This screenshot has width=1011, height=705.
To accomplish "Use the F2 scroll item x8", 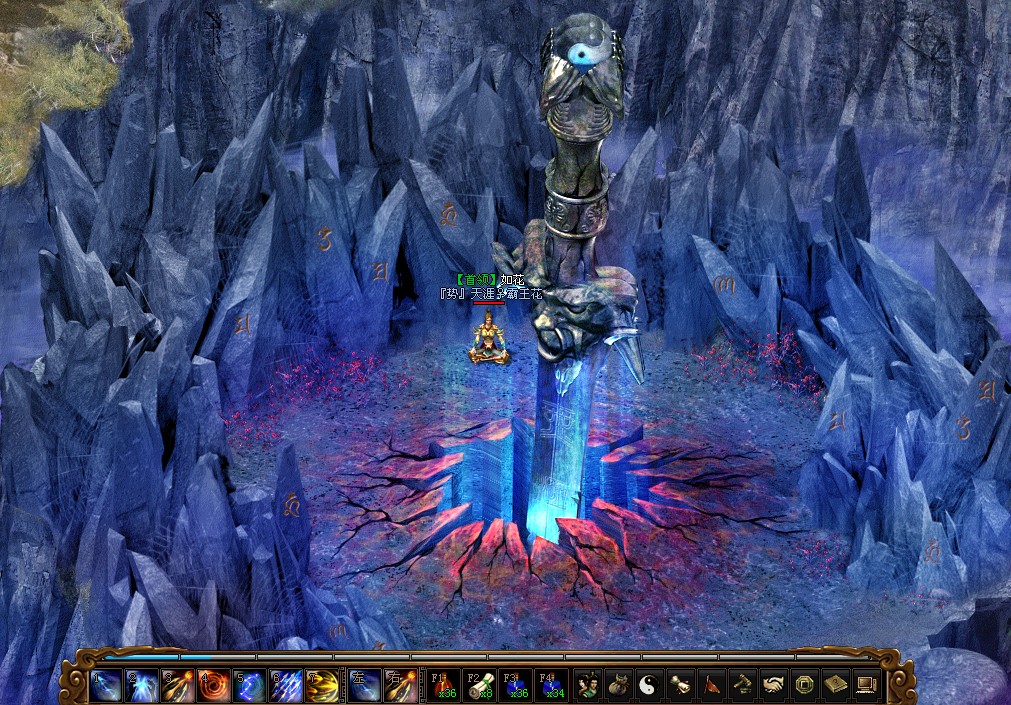I will click(479, 685).
